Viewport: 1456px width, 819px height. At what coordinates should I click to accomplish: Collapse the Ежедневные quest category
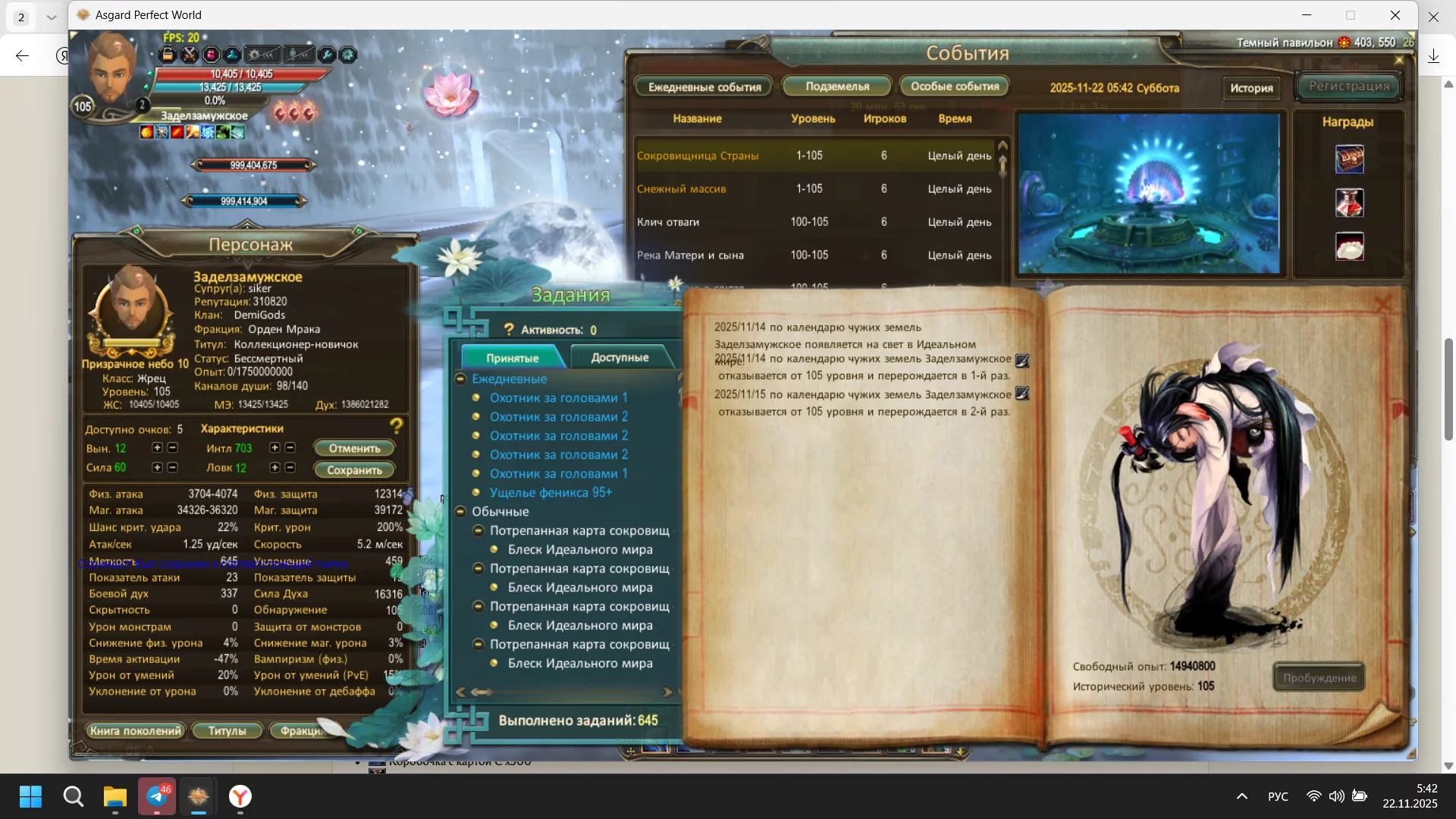coord(460,378)
